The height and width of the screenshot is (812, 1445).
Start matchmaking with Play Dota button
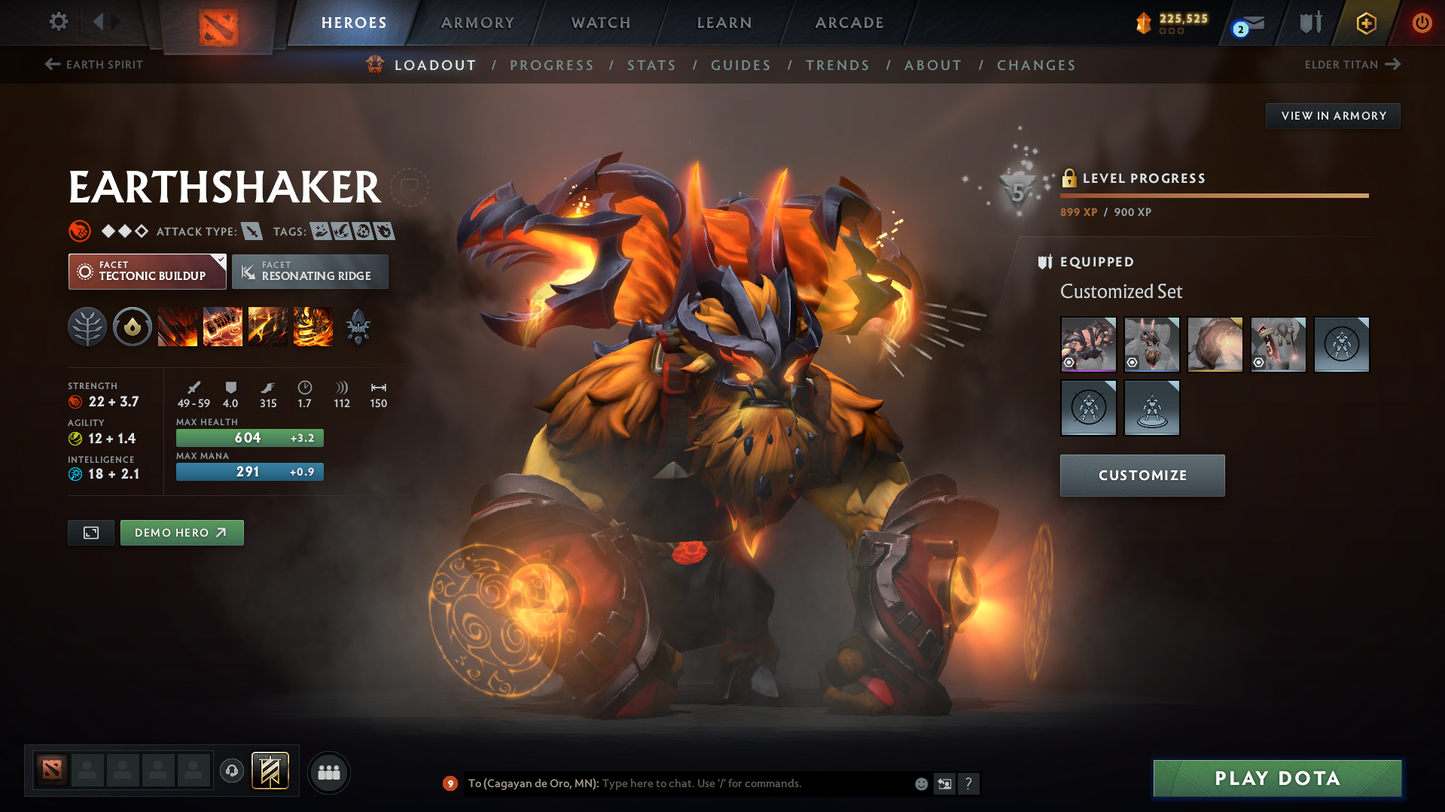tap(1277, 778)
